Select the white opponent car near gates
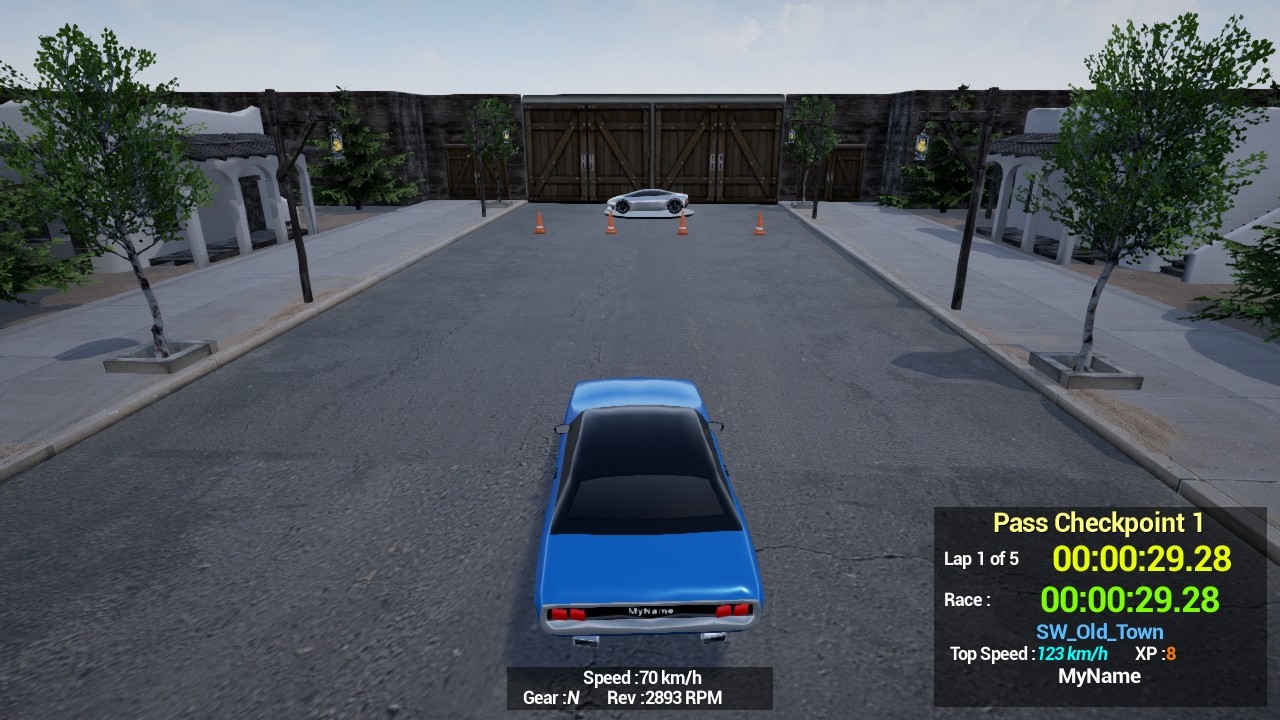This screenshot has height=720, width=1280. pyautogui.click(x=645, y=203)
